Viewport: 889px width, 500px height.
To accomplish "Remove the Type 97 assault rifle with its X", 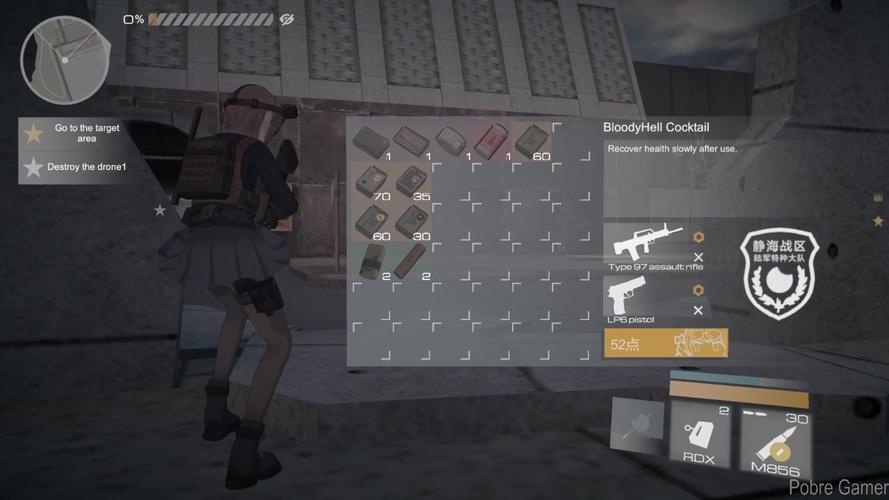I will tap(698, 258).
